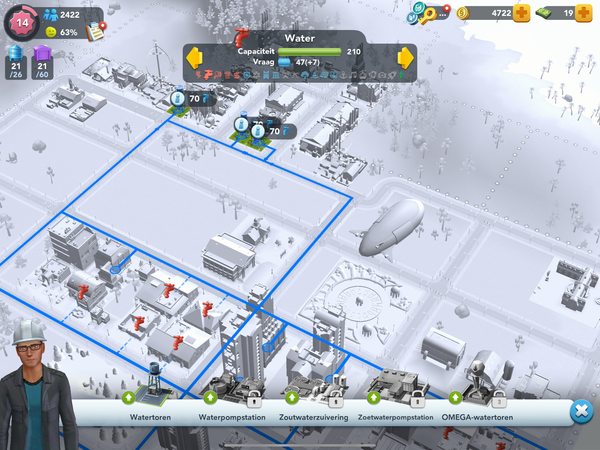Add more Simoleon coins

[x=522, y=13]
